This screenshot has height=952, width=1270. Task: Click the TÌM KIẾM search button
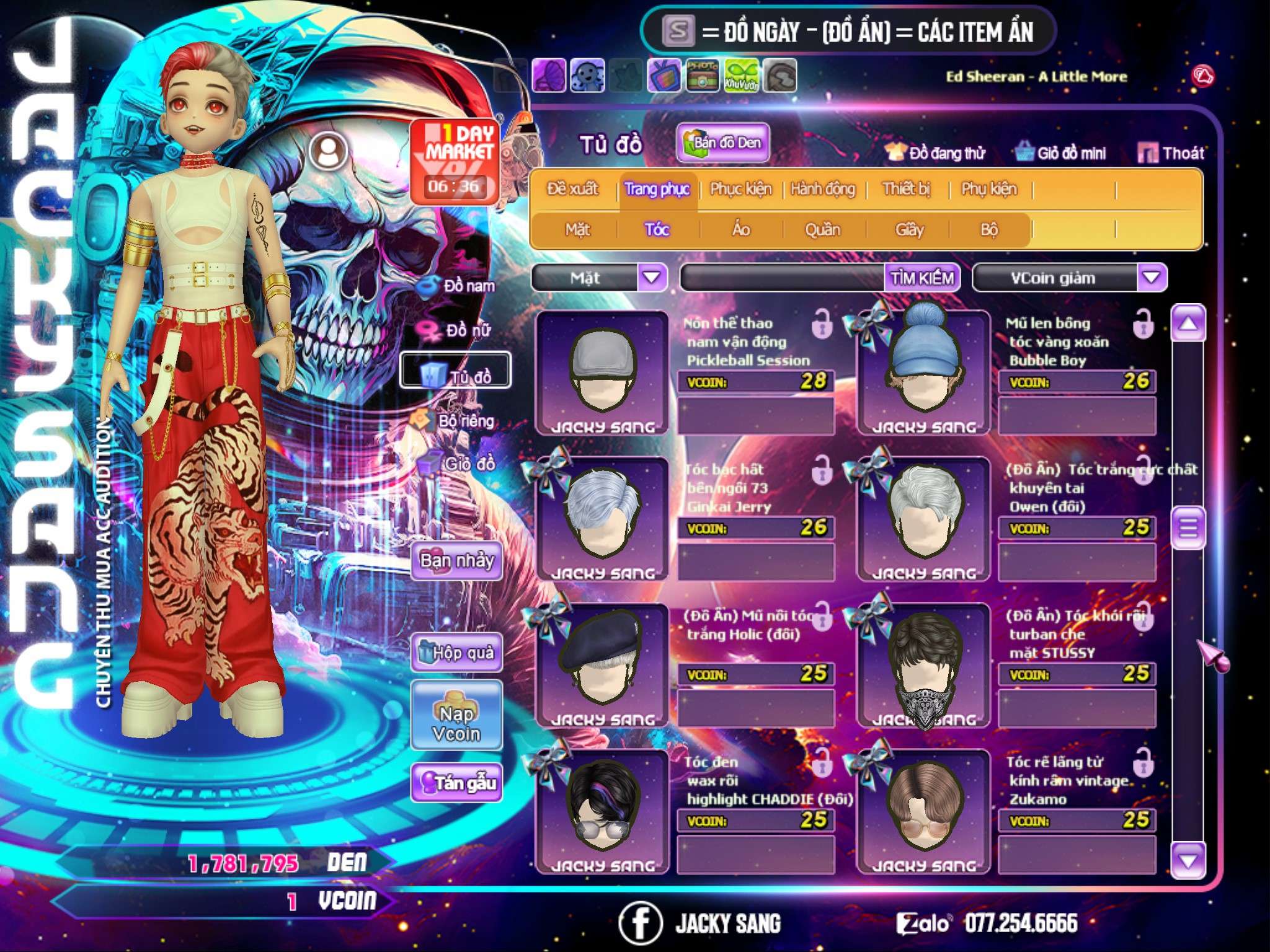(x=921, y=278)
